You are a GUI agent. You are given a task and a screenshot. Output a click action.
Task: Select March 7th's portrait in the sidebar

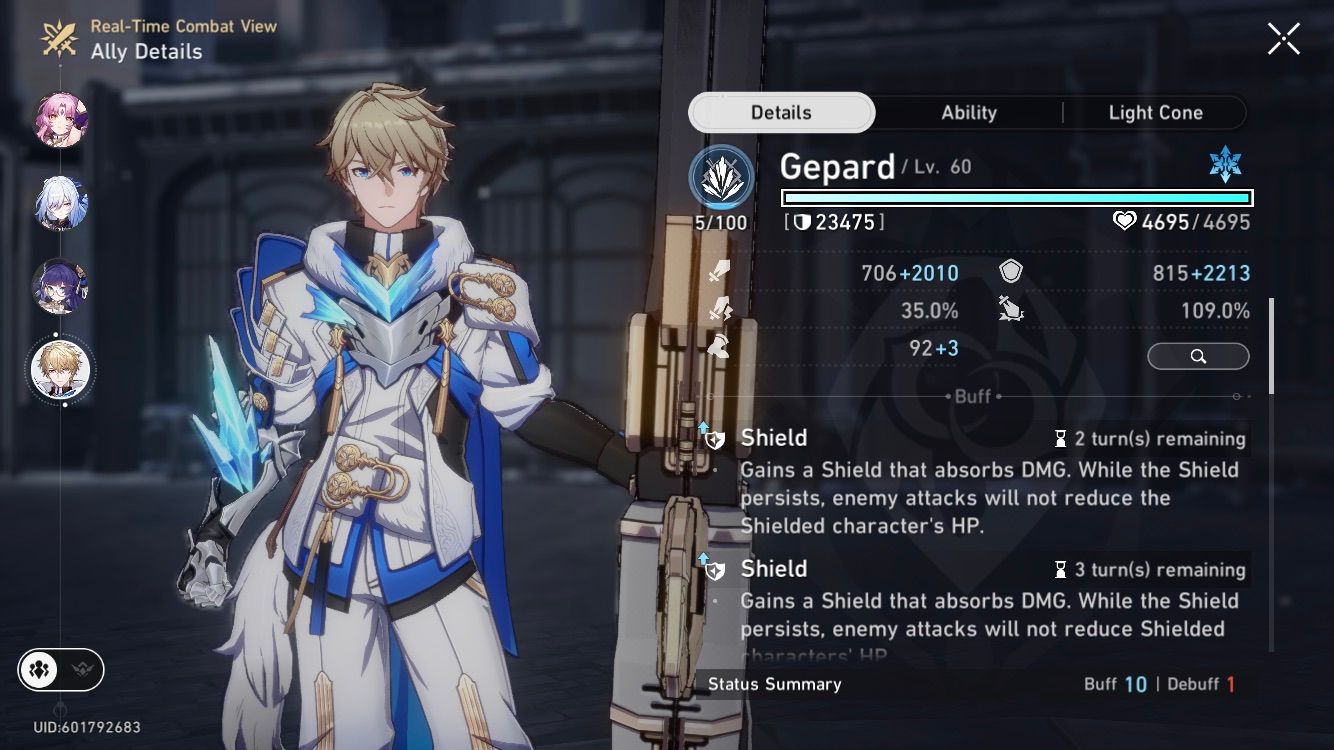pos(60,120)
